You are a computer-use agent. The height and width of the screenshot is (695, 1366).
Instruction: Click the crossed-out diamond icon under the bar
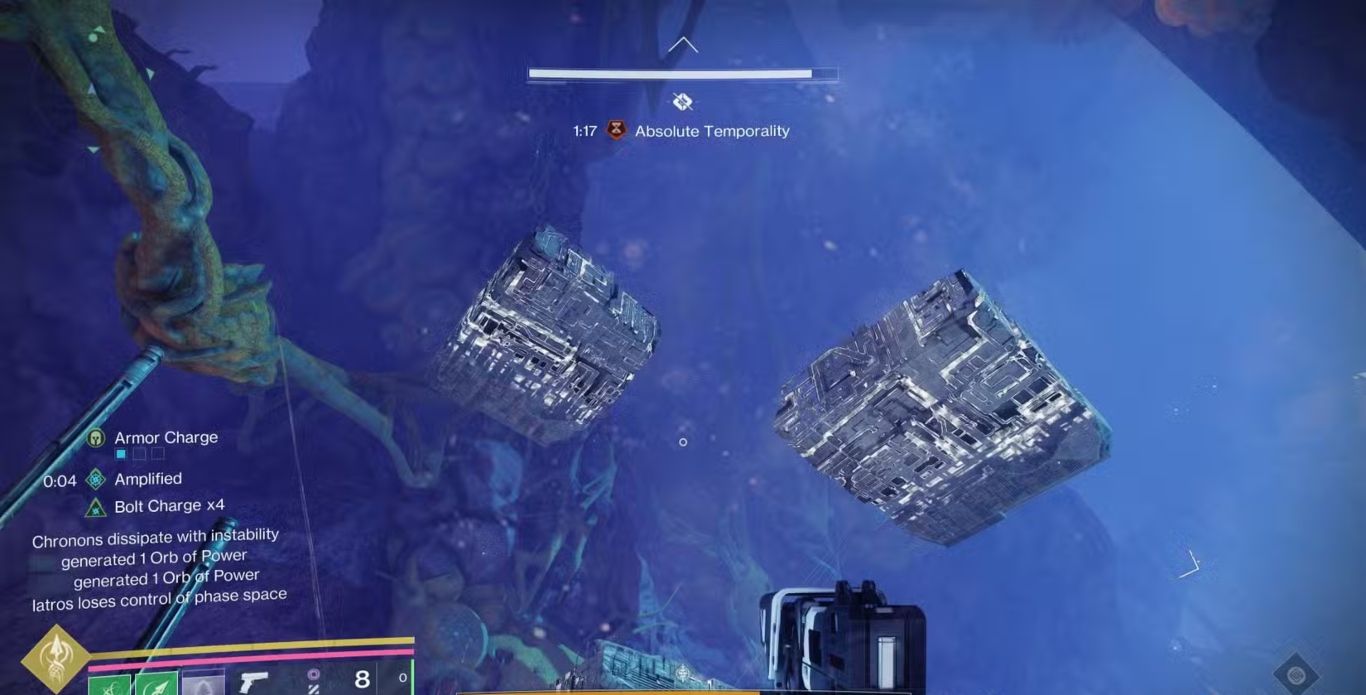point(683,101)
